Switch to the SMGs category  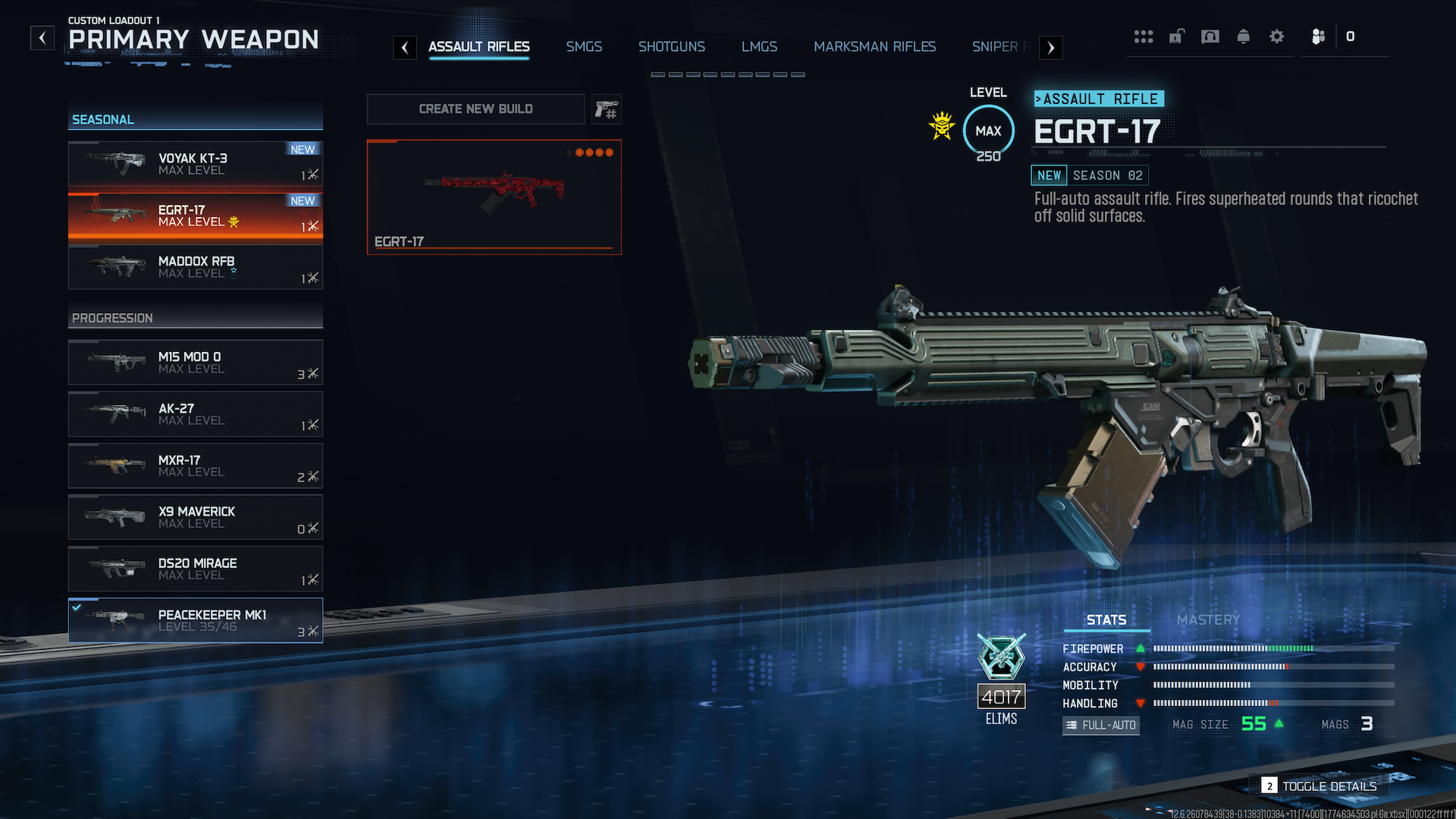[583, 47]
